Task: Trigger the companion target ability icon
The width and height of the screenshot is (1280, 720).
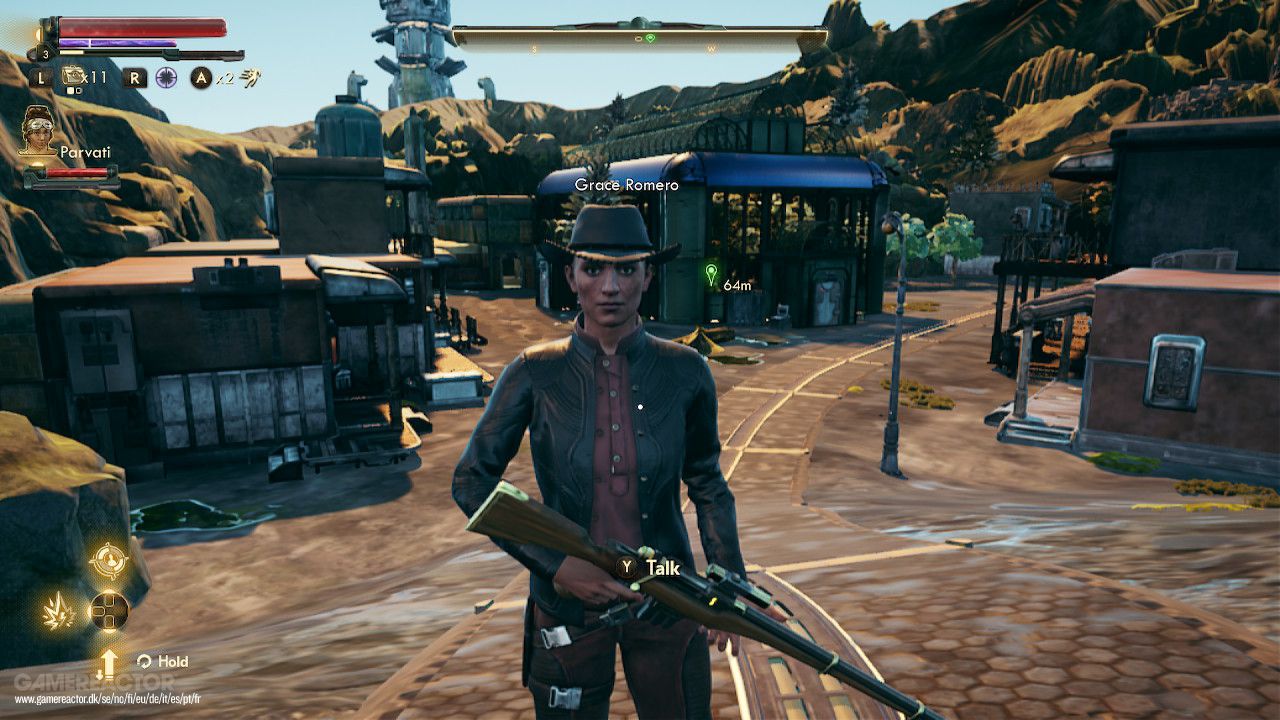Action: coord(108,560)
